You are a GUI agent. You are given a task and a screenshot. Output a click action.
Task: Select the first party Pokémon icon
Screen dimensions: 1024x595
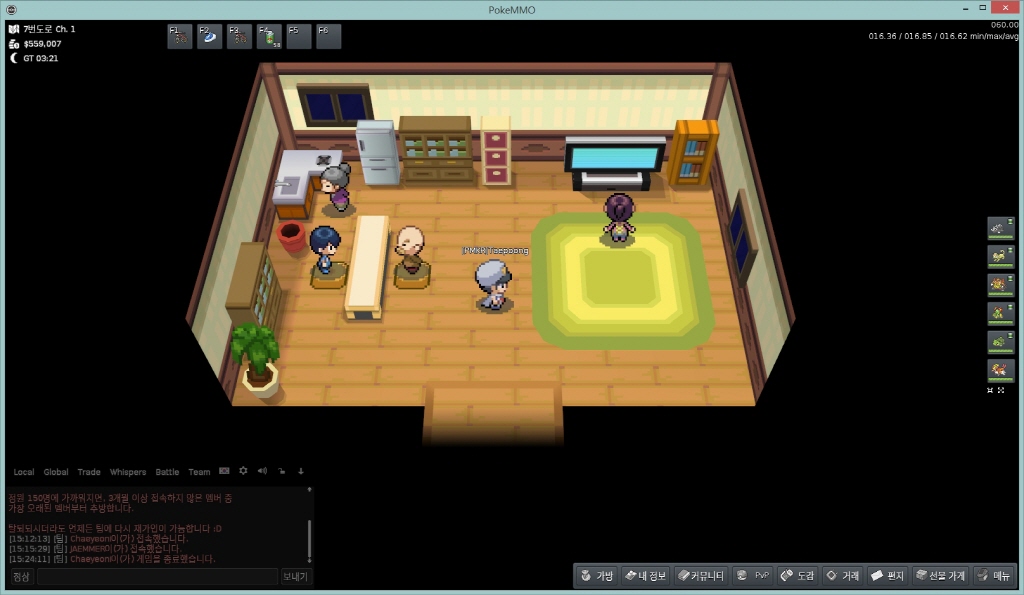point(1000,229)
